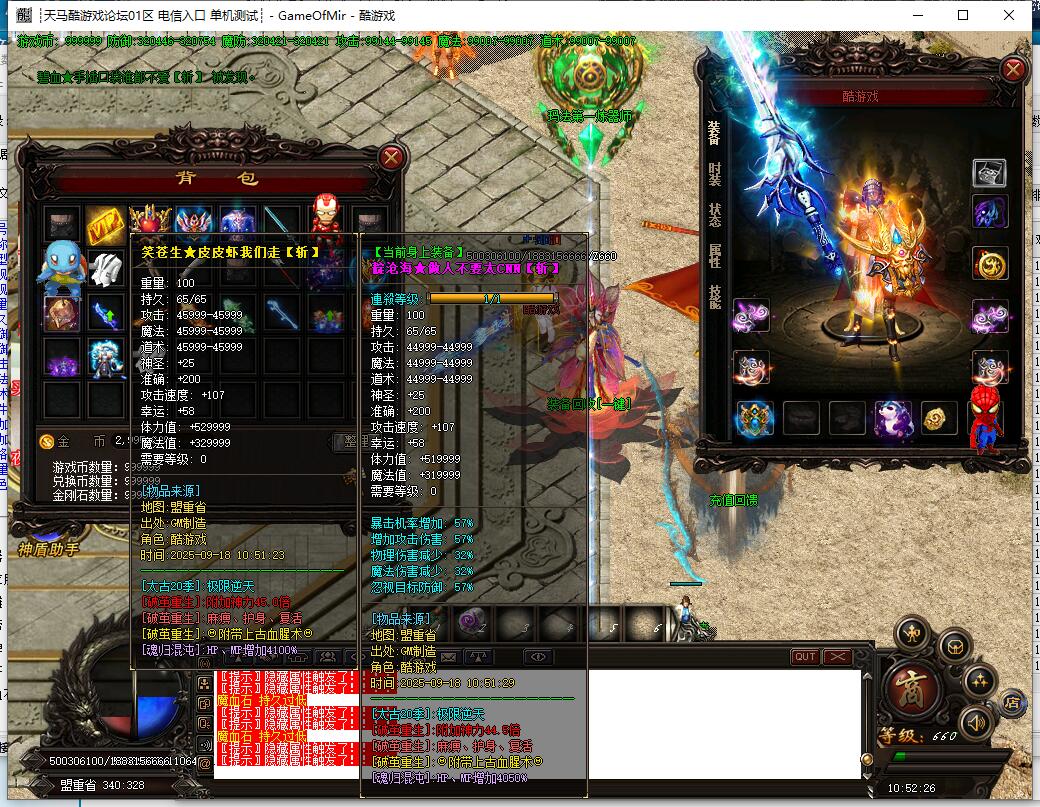Screen dimensions: 1040x807
Task: Activate 装备回收 one-click recycle
Action: click(x=588, y=404)
